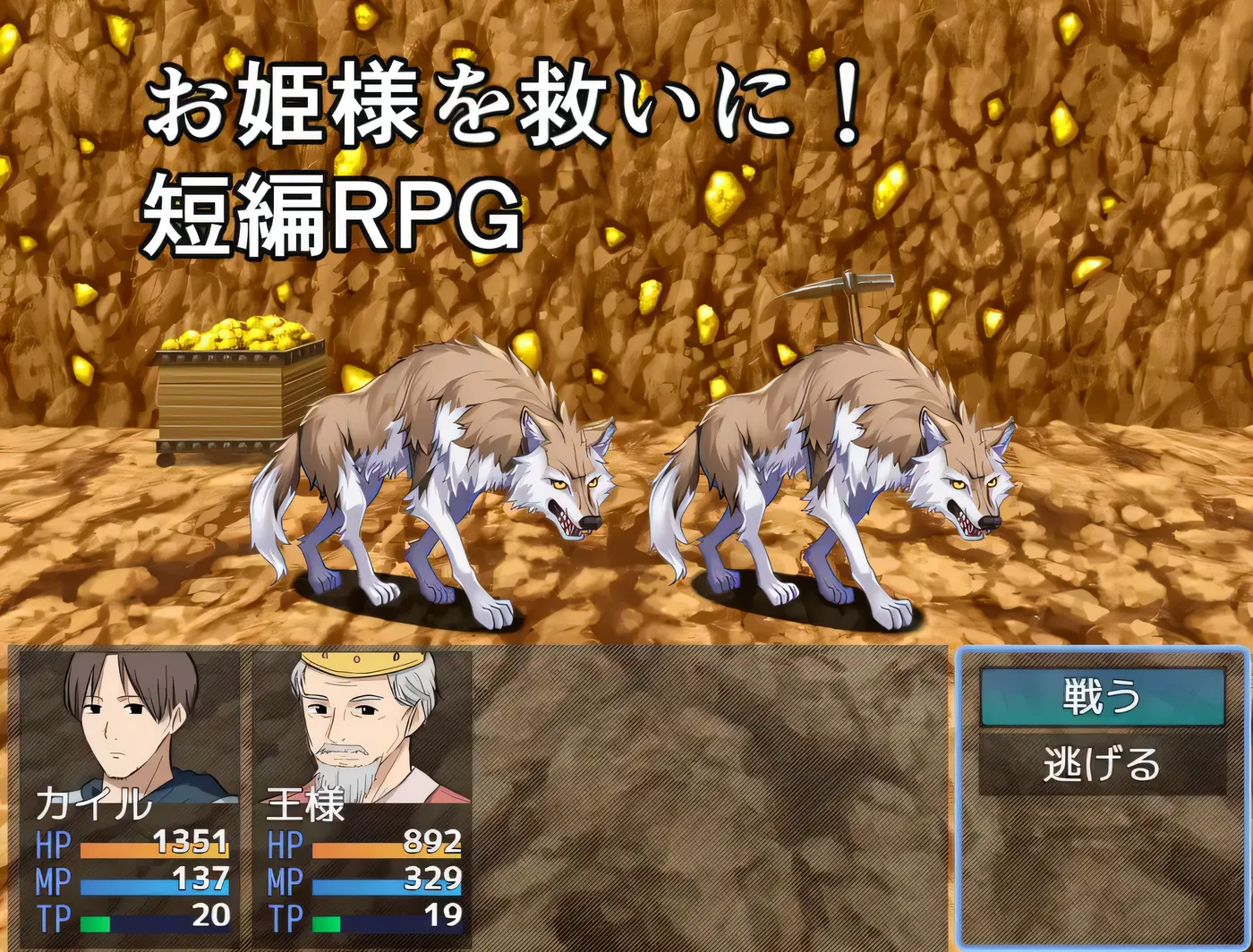The width and height of the screenshot is (1253, 952).
Task: Expand カイル's status panel
Action: click(125, 796)
